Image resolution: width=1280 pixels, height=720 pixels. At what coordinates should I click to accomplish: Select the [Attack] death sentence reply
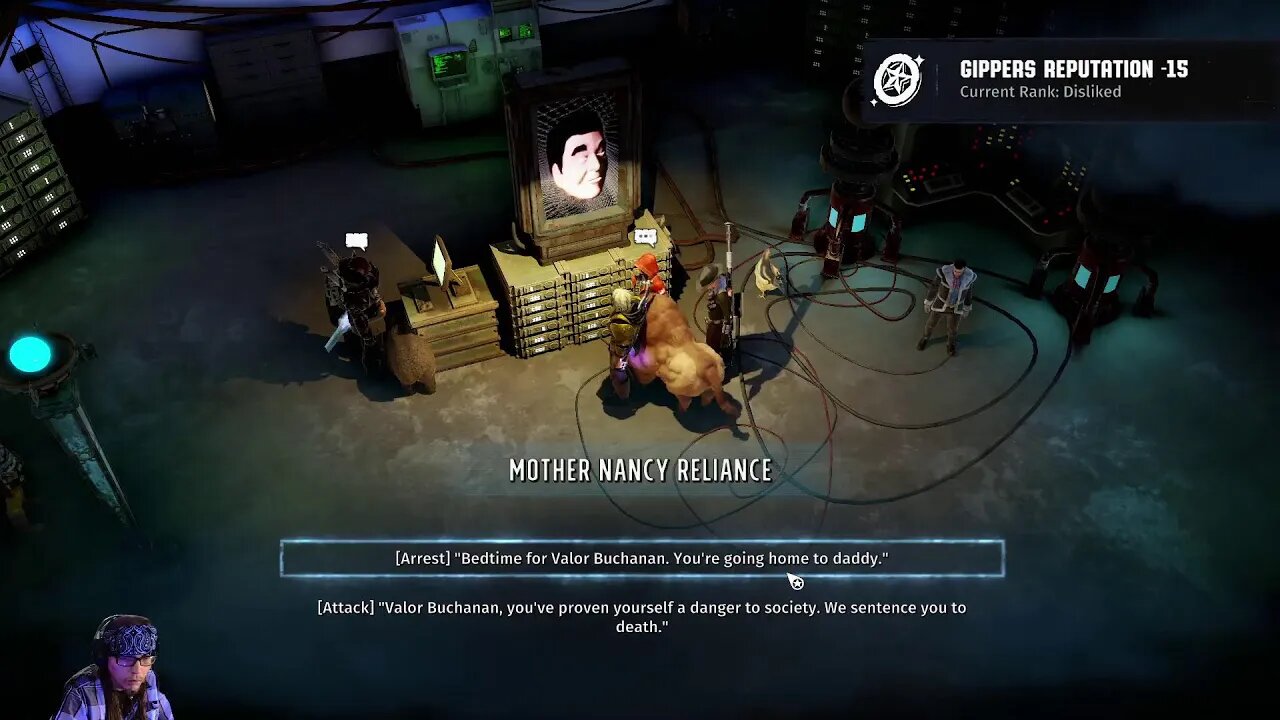tap(641, 617)
